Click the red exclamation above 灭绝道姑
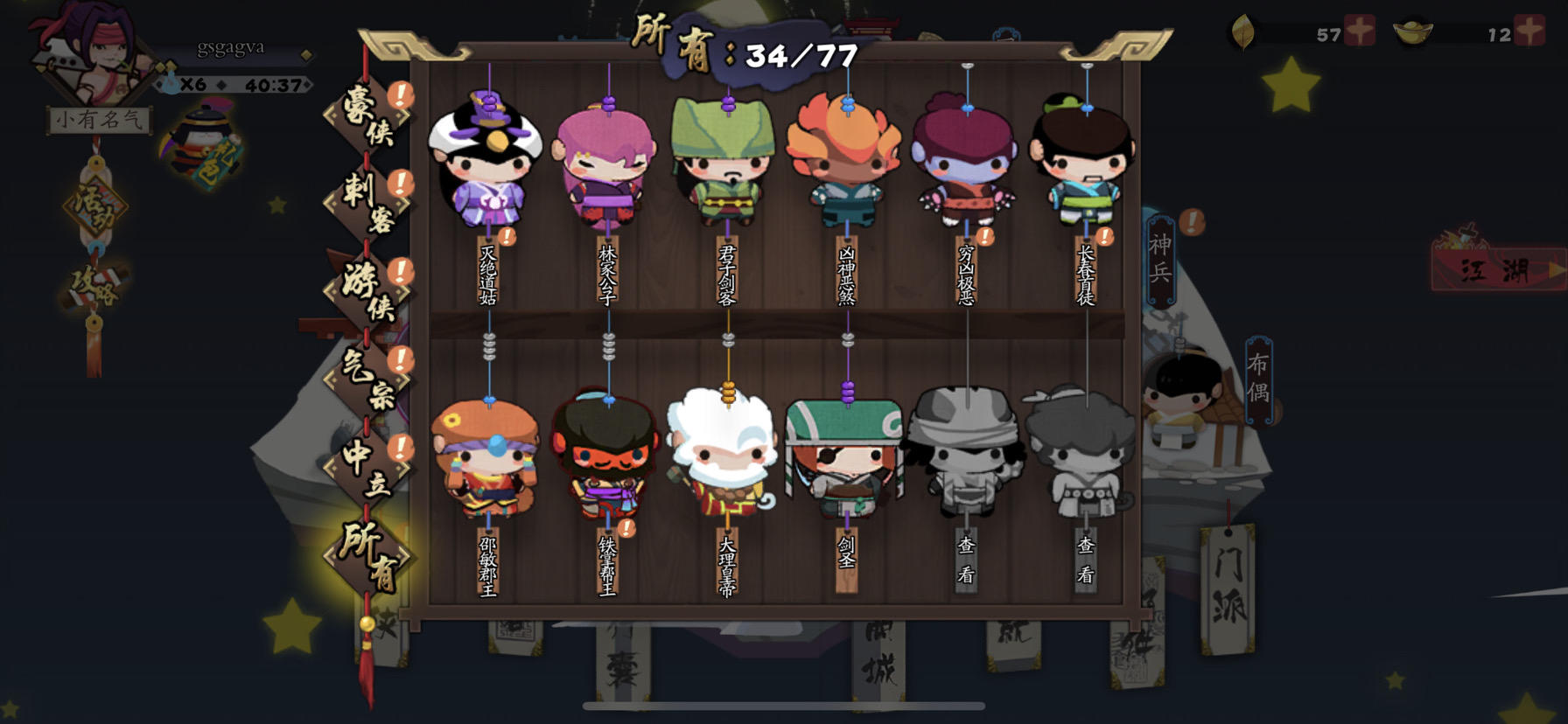This screenshot has width=1568, height=724. (x=506, y=236)
